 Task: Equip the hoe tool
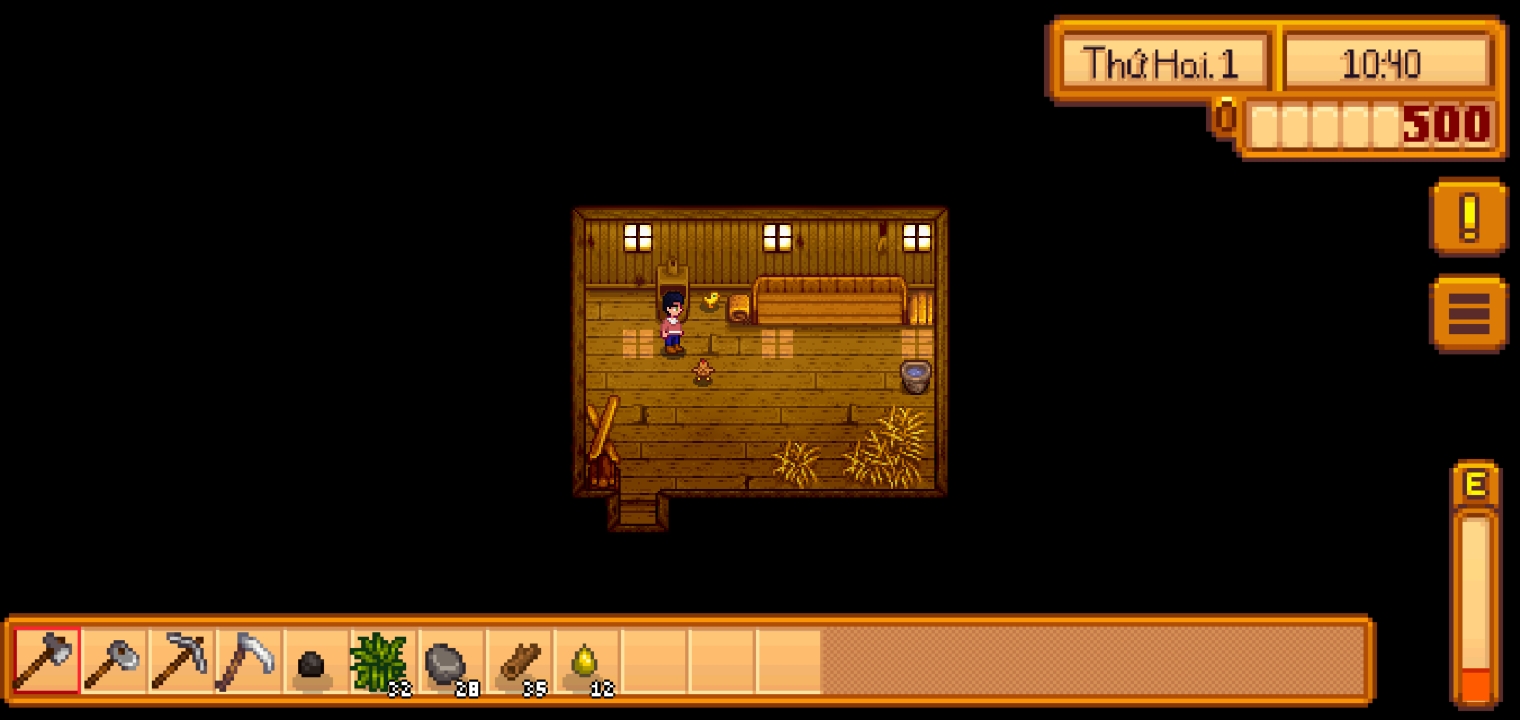tap(114, 660)
